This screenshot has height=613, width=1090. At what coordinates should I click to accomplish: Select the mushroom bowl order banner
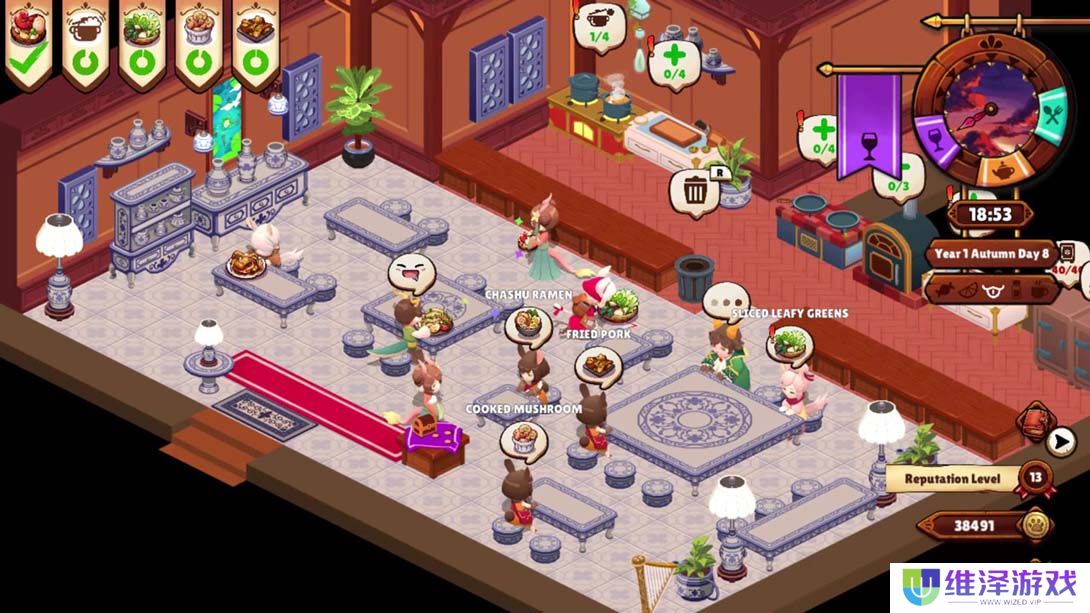199,43
